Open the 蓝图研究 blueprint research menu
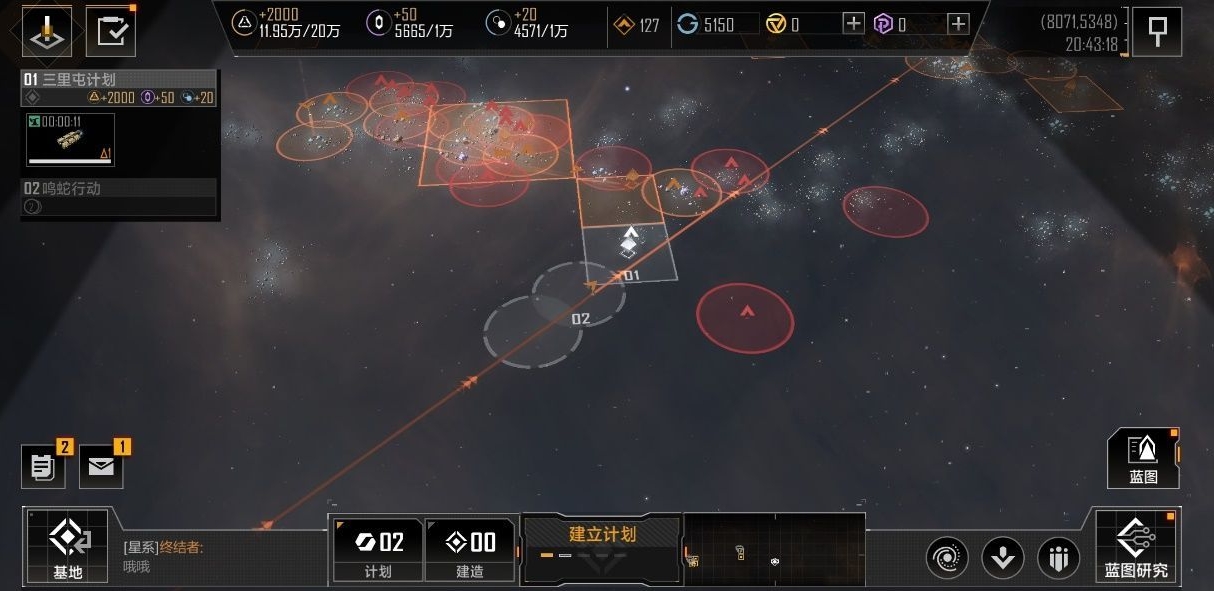Screen dimensions: 1214x591 point(1136,545)
